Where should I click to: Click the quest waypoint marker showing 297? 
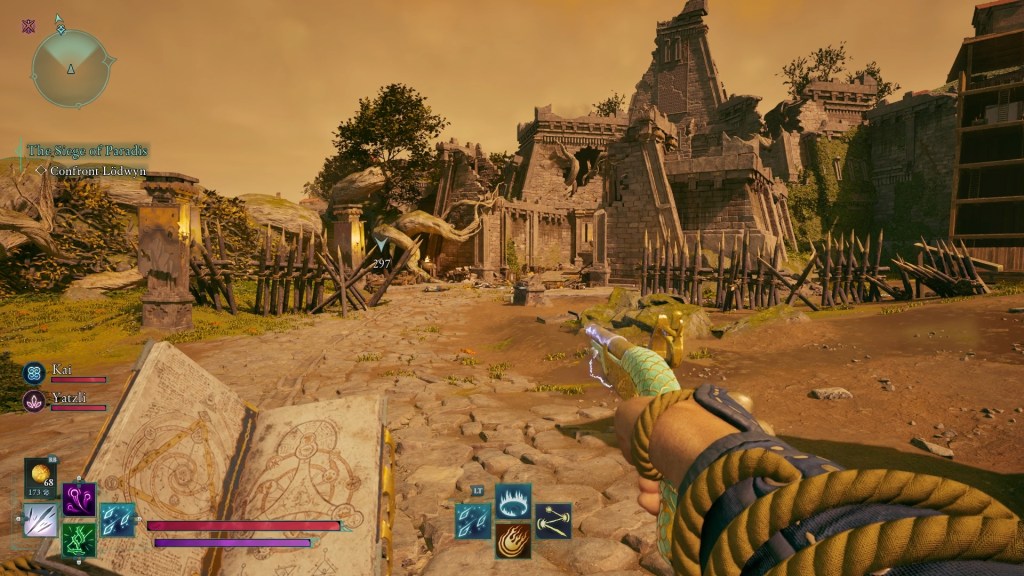click(x=381, y=245)
